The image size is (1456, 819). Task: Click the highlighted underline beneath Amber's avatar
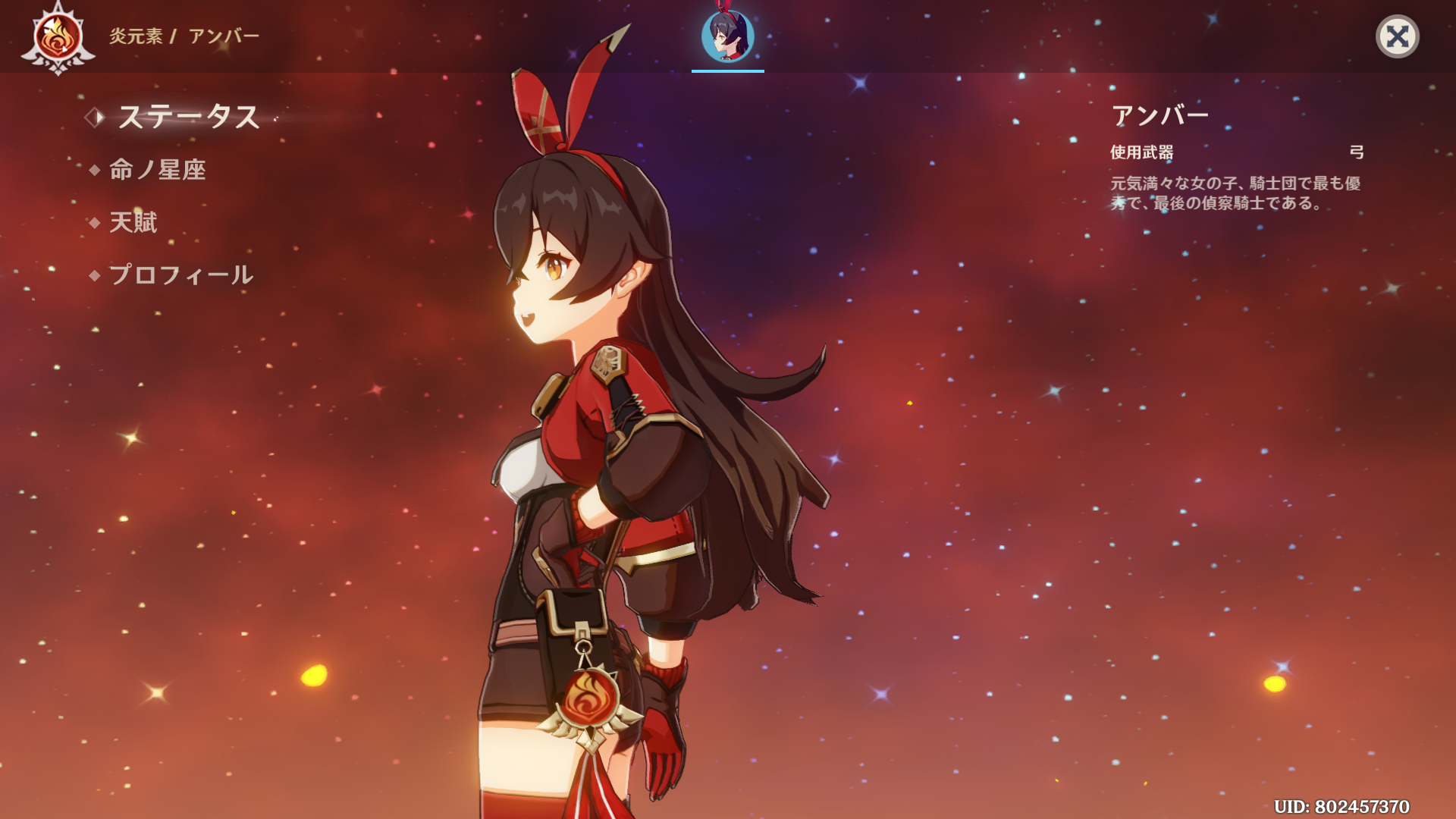726,71
